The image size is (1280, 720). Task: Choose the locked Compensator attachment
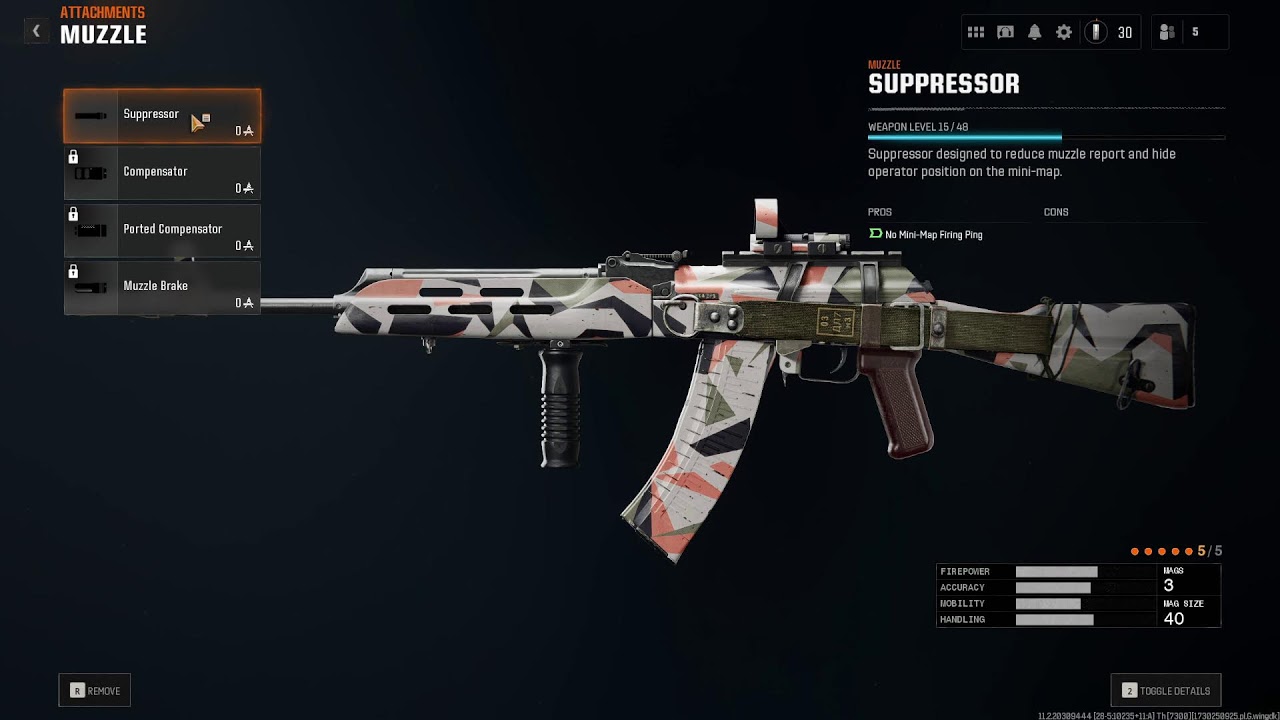click(162, 173)
